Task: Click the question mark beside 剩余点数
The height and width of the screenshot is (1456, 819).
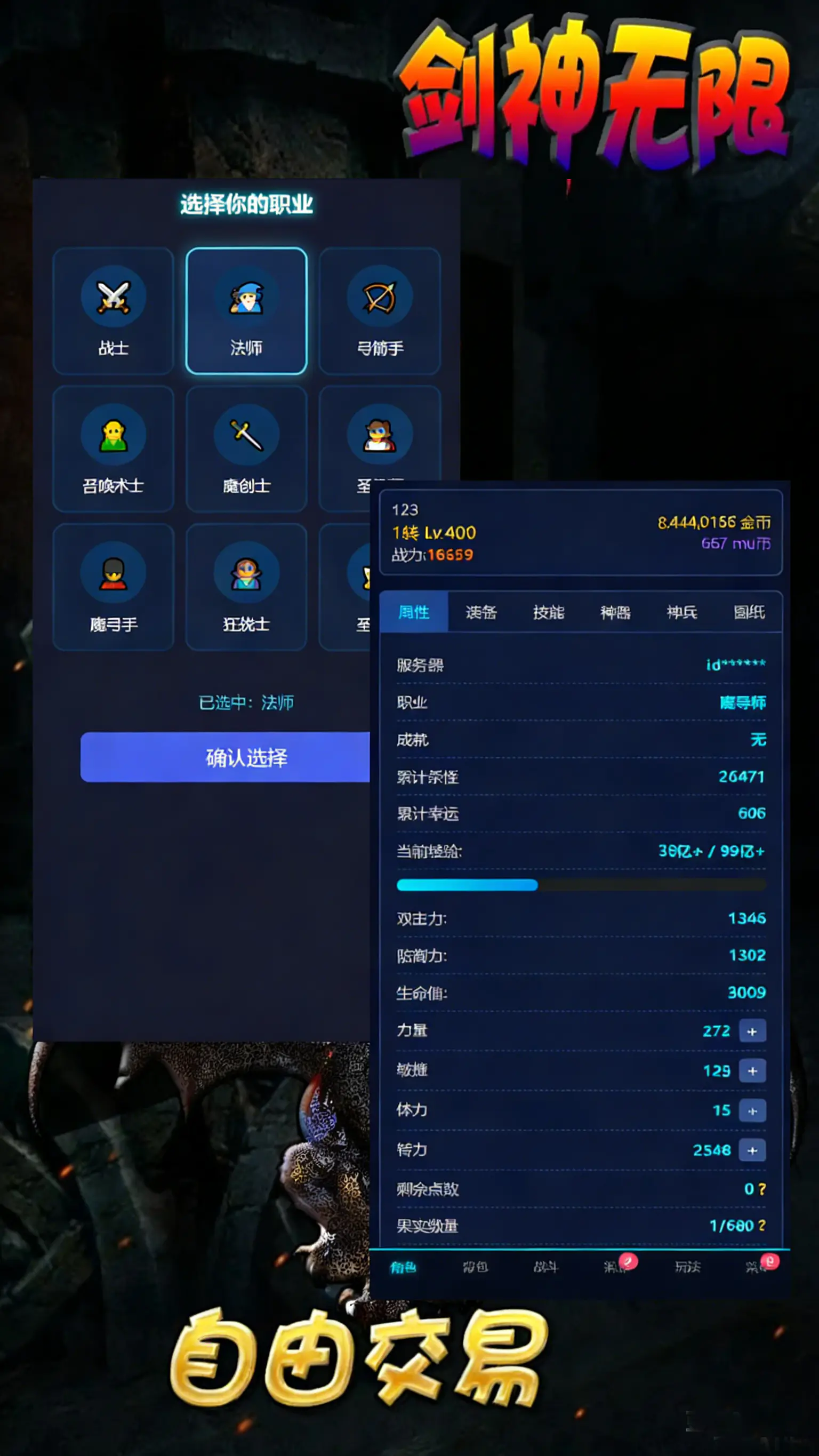Action: (761, 1189)
